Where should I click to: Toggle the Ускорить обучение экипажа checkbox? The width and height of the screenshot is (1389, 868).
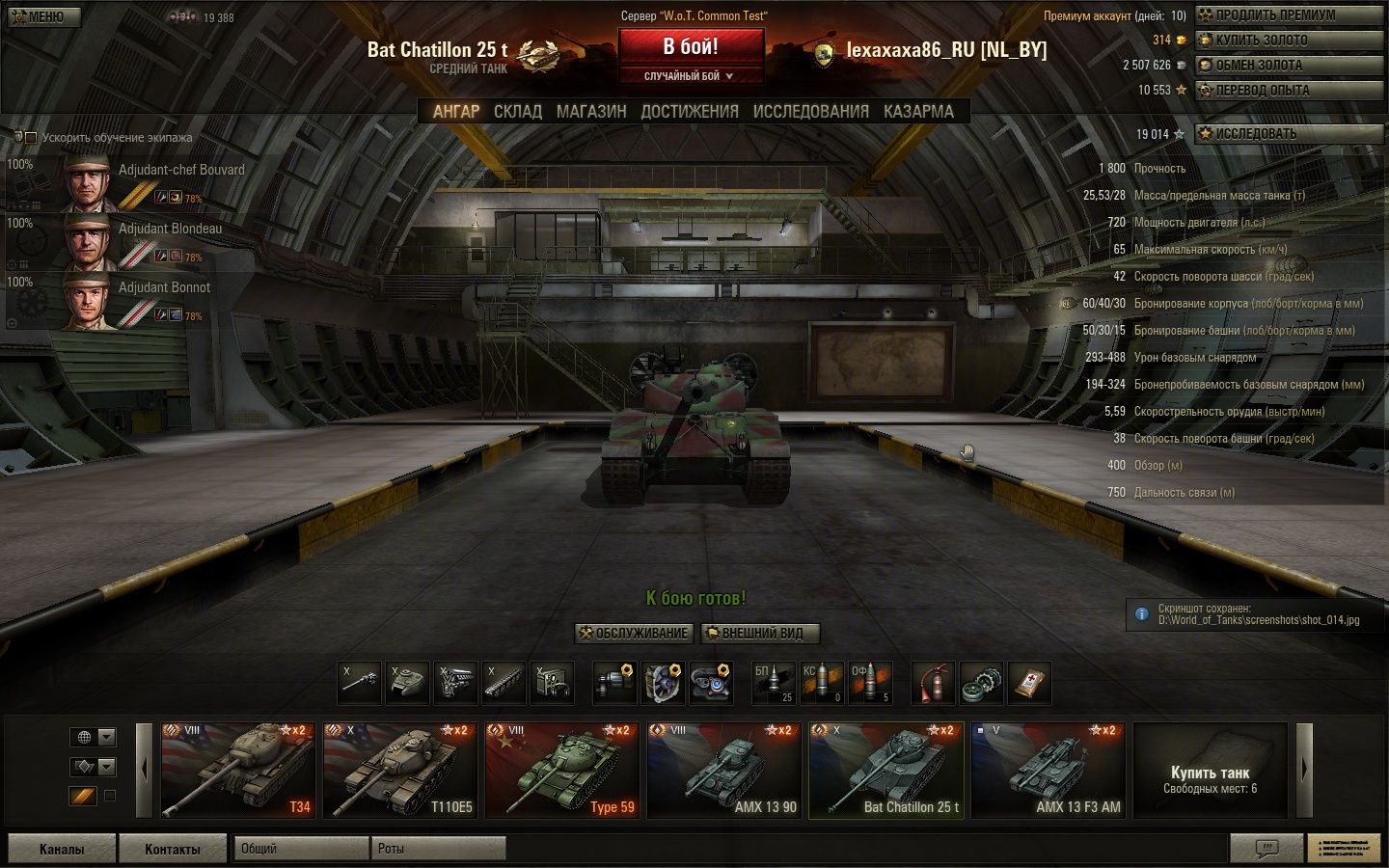pyautogui.click(x=31, y=138)
